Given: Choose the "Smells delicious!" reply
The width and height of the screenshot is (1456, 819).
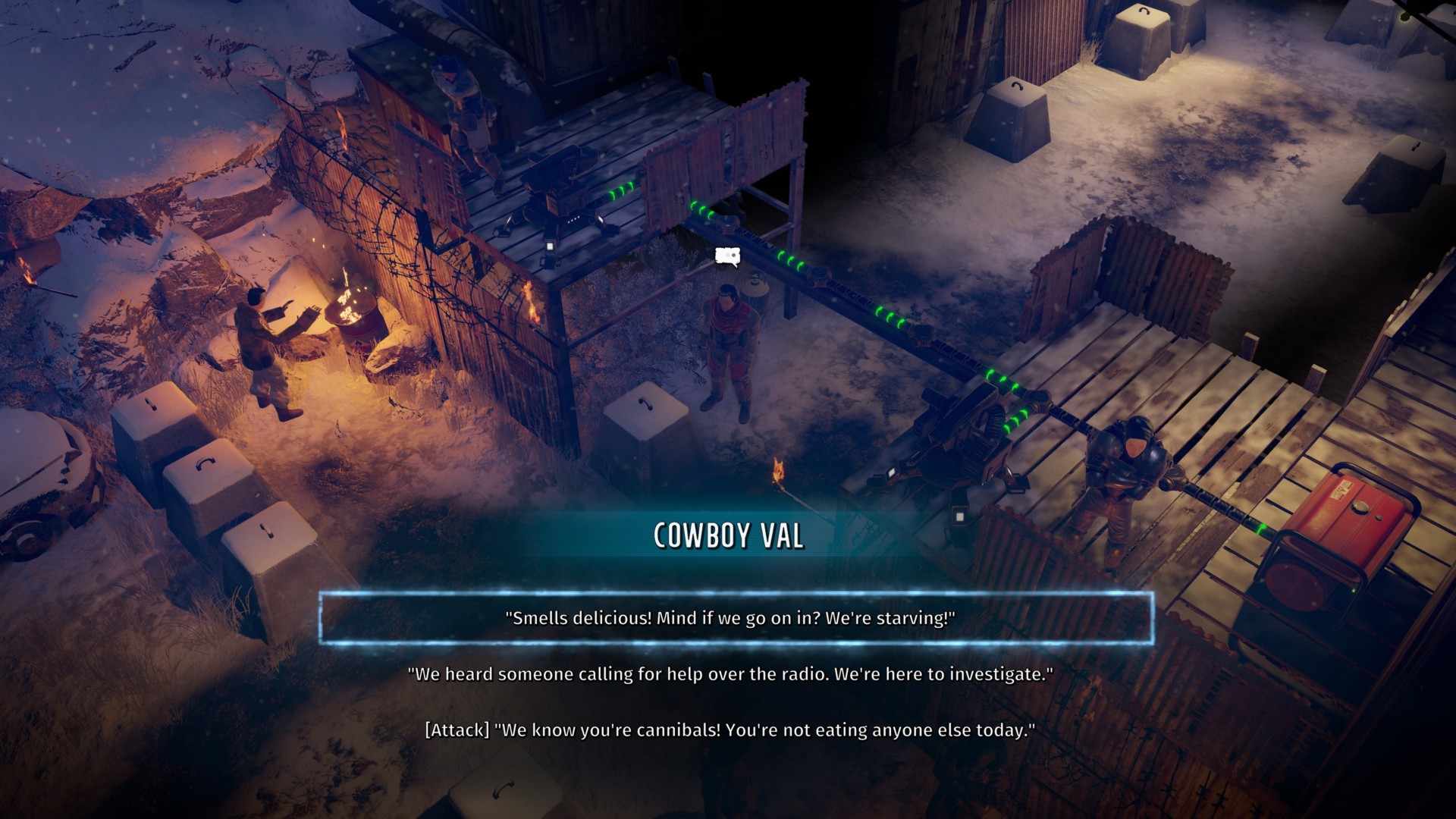Looking at the screenshot, I should coord(730,618).
